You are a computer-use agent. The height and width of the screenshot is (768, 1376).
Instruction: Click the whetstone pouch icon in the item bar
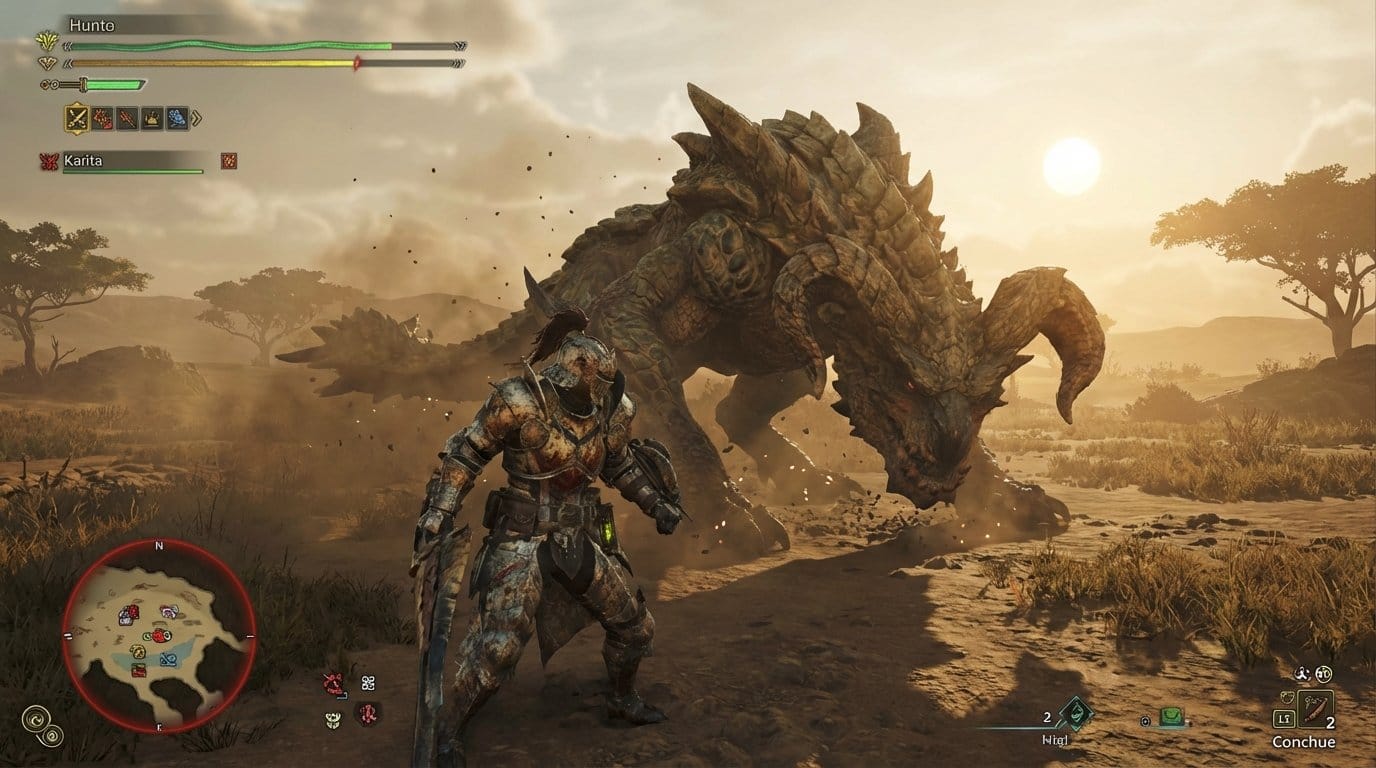tap(151, 118)
